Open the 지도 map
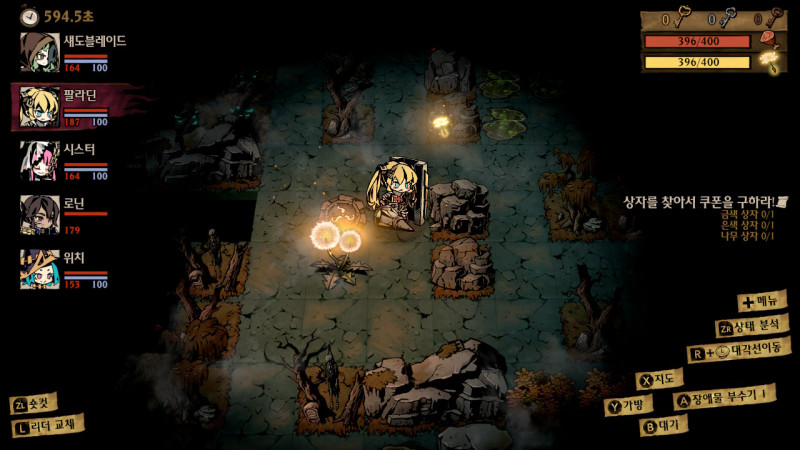 pos(662,380)
